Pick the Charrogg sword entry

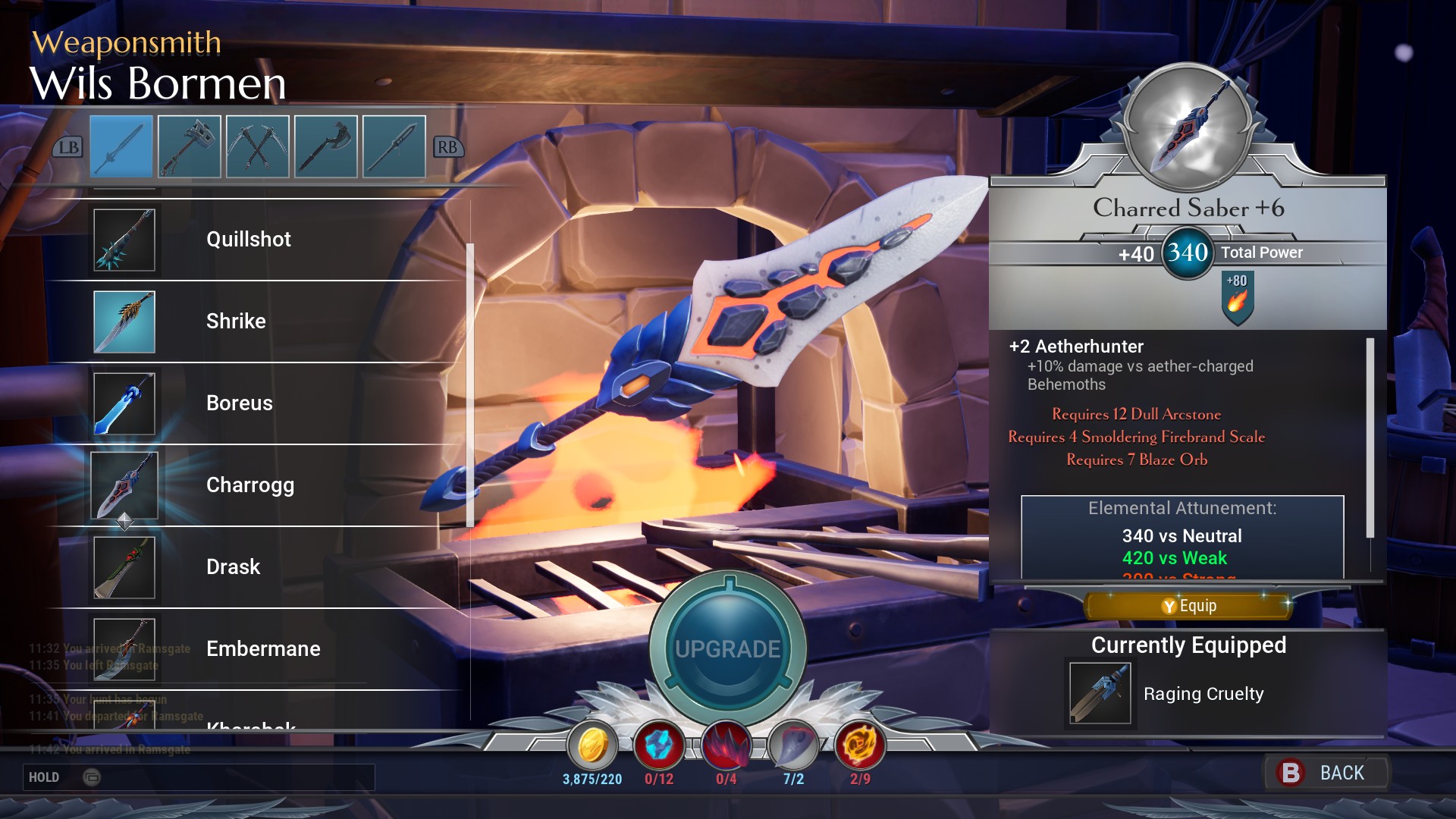click(250, 485)
